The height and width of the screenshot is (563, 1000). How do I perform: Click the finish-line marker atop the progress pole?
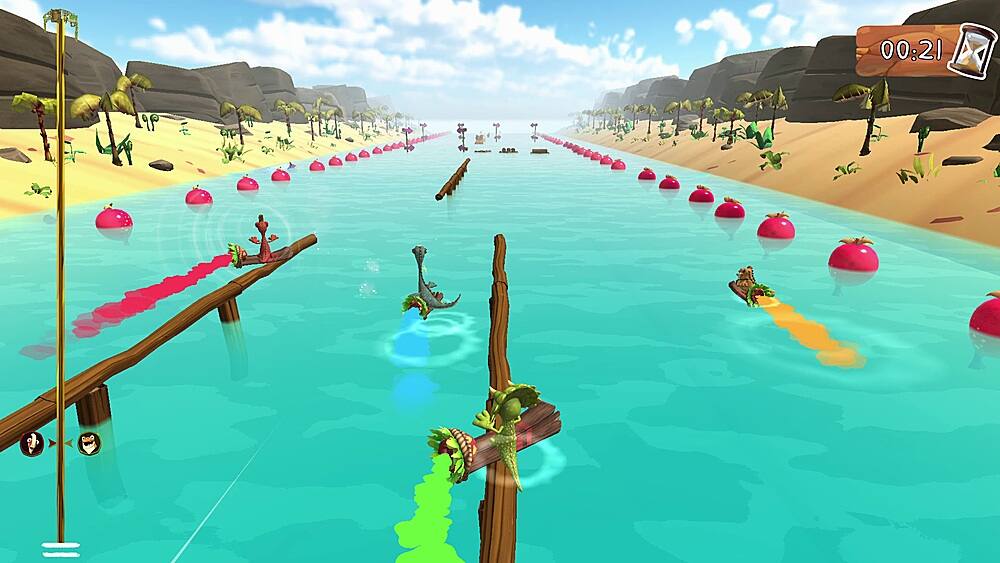pyautogui.click(x=61, y=17)
